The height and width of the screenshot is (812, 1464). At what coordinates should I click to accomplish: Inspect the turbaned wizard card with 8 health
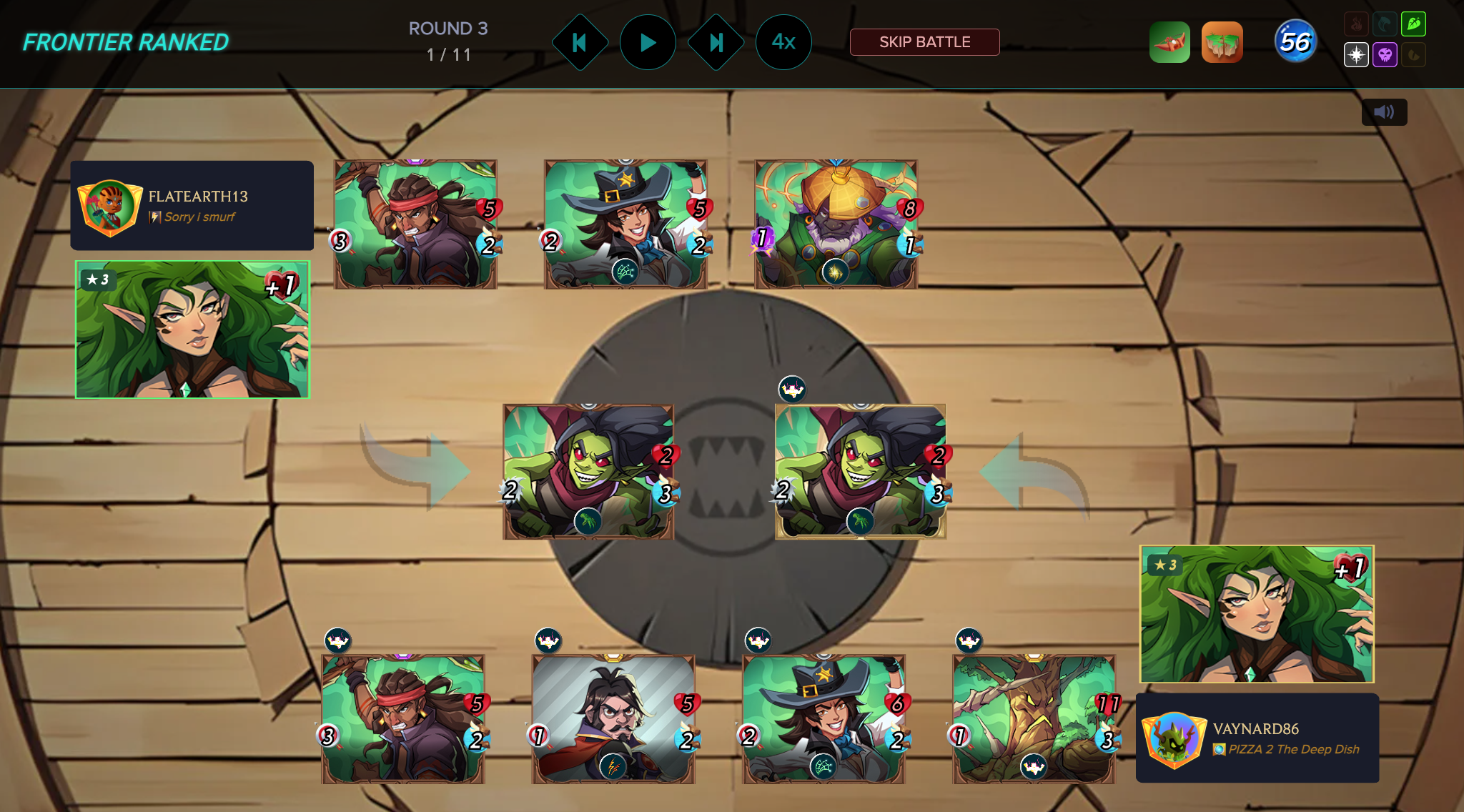[836, 224]
